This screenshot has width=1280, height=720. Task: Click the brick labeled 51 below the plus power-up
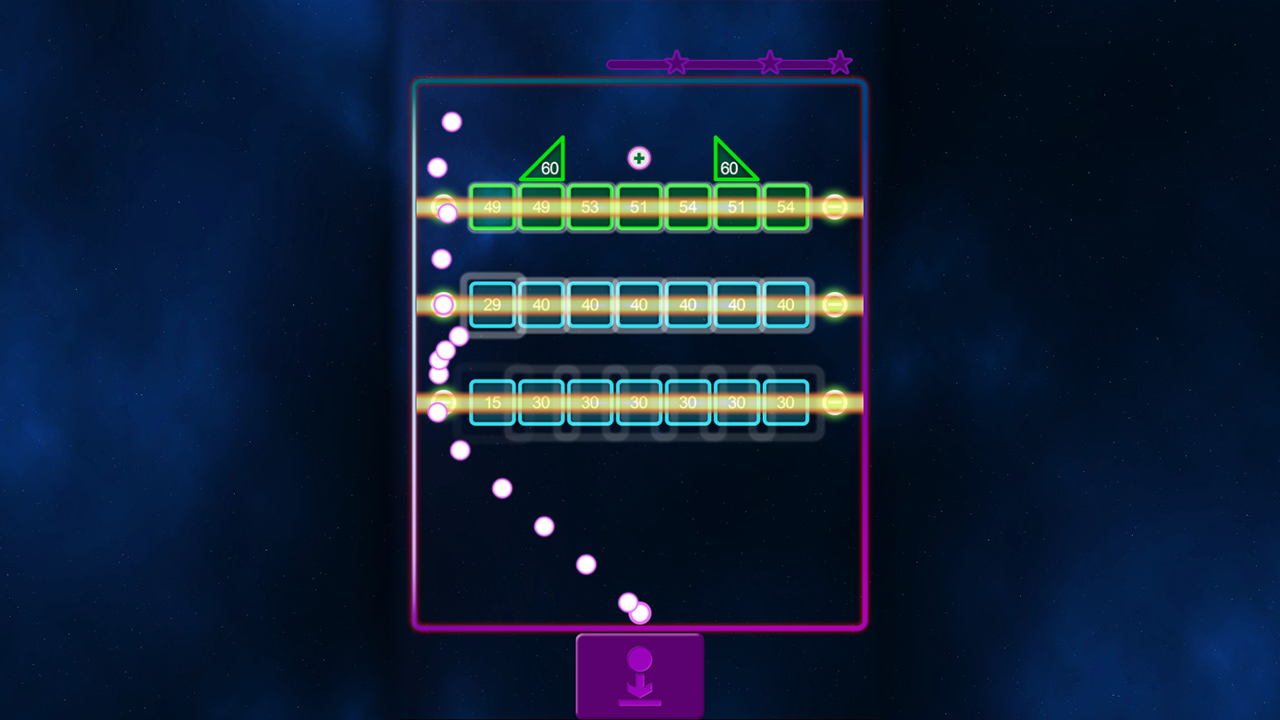pos(638,207)
